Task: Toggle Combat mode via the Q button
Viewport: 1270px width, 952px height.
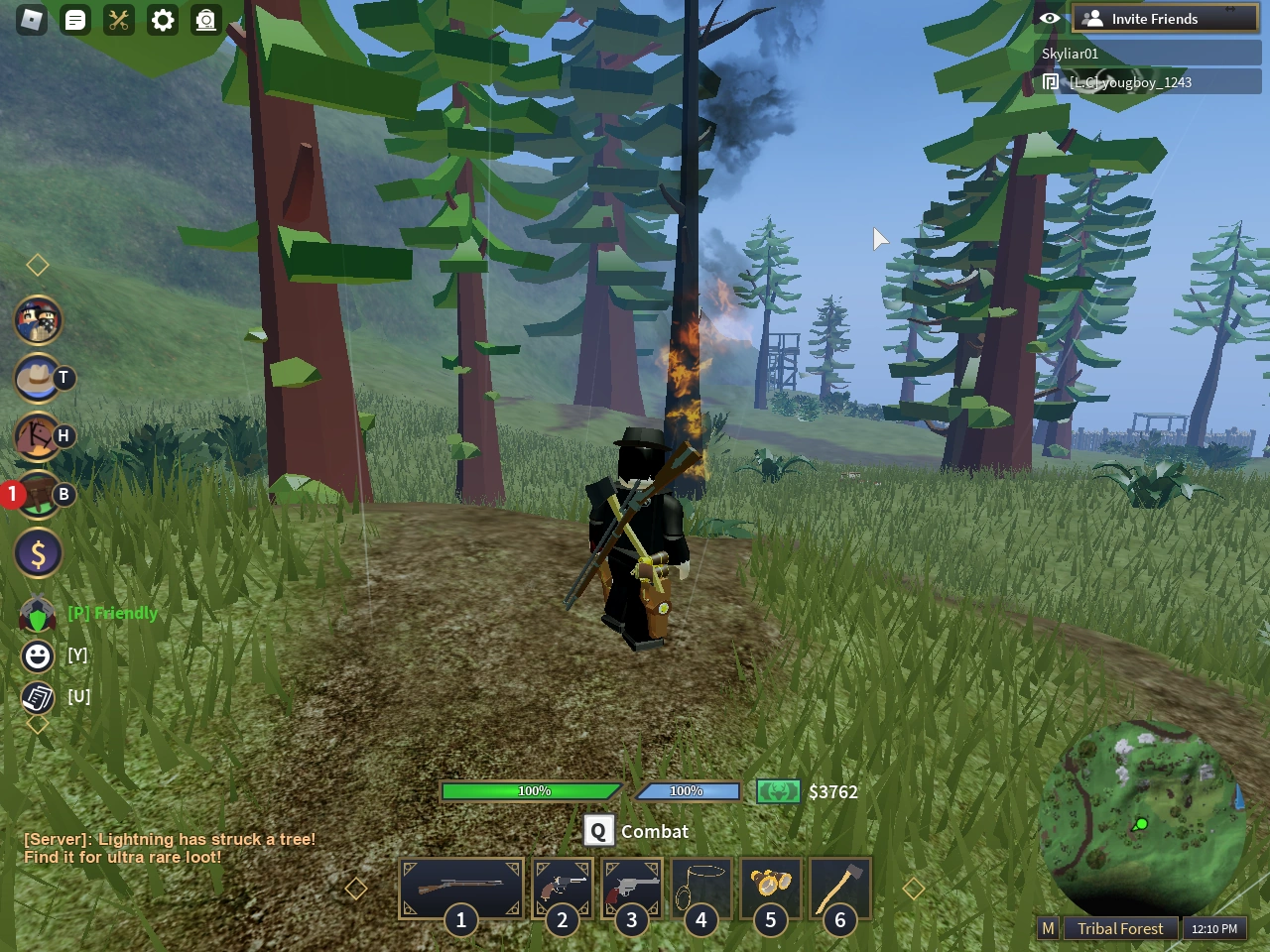Action: [x=598, y=831]
